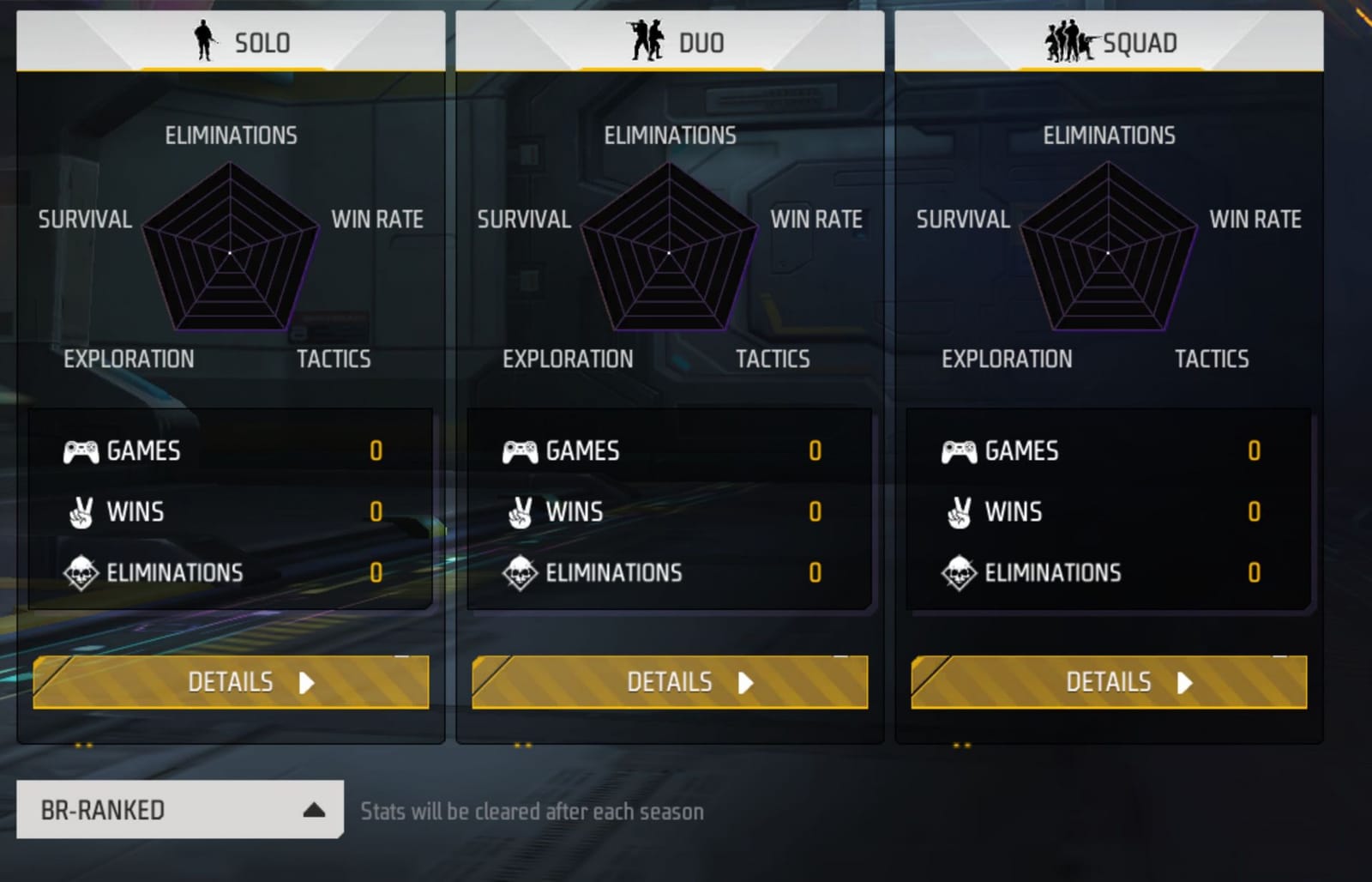Open DETAILS for Solo stats
The width and height of the screenshot is (1372, 882).
click(230, 682)
